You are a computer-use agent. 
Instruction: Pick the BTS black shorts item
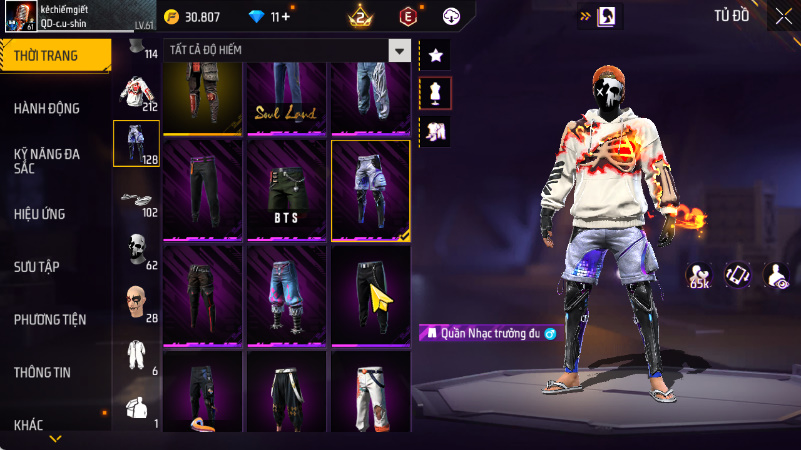click(x=287, y=190)
